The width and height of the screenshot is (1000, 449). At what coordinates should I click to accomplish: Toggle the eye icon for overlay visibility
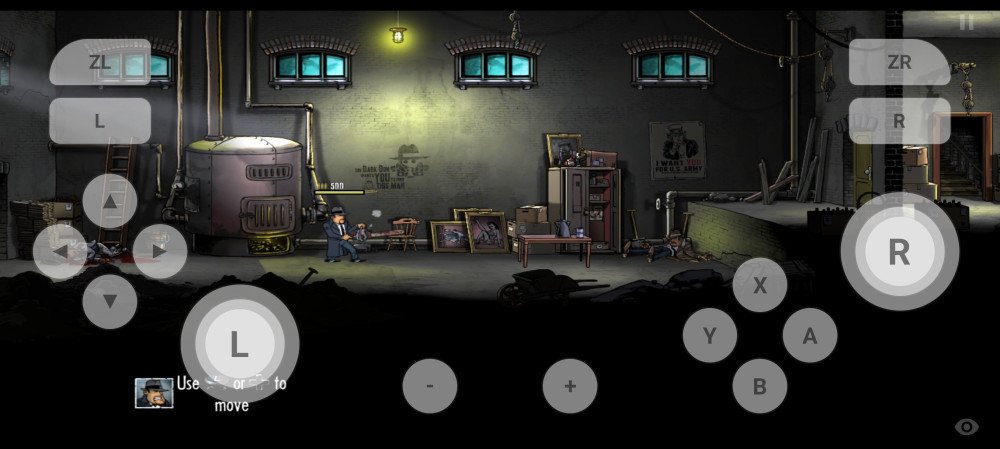pos(966,427)
